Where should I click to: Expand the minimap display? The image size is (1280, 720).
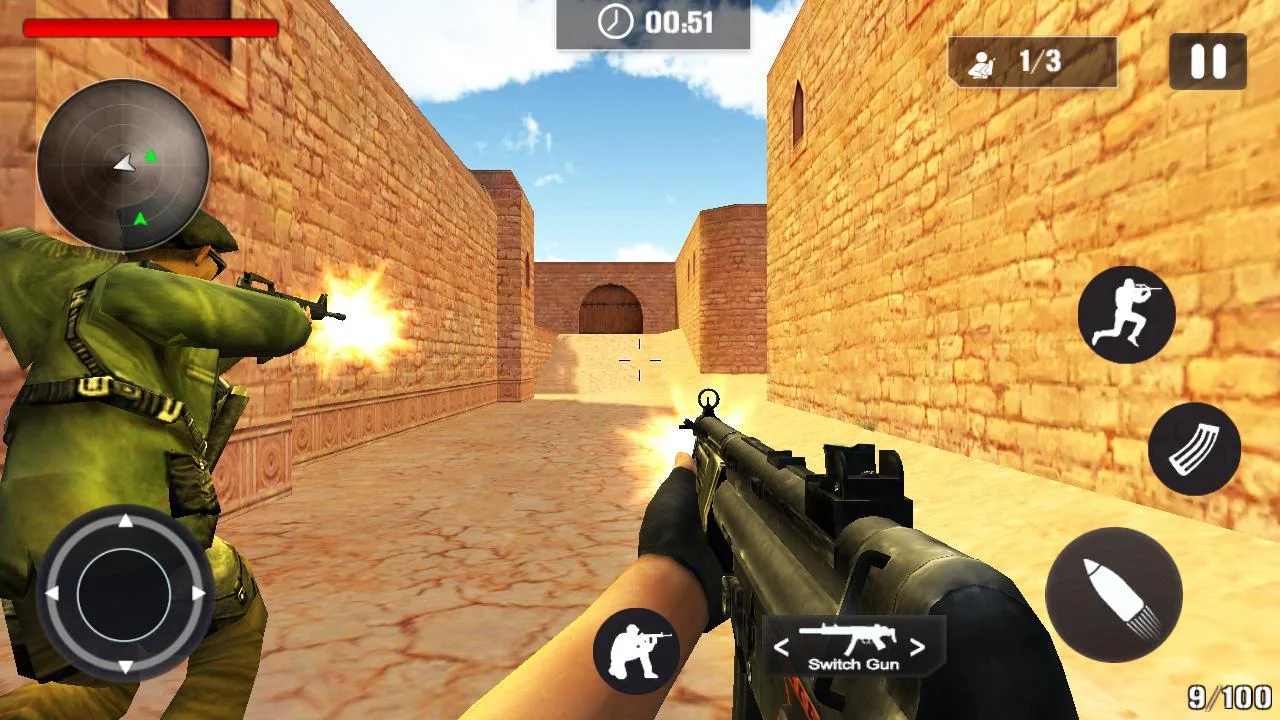[x=122, y=160]
